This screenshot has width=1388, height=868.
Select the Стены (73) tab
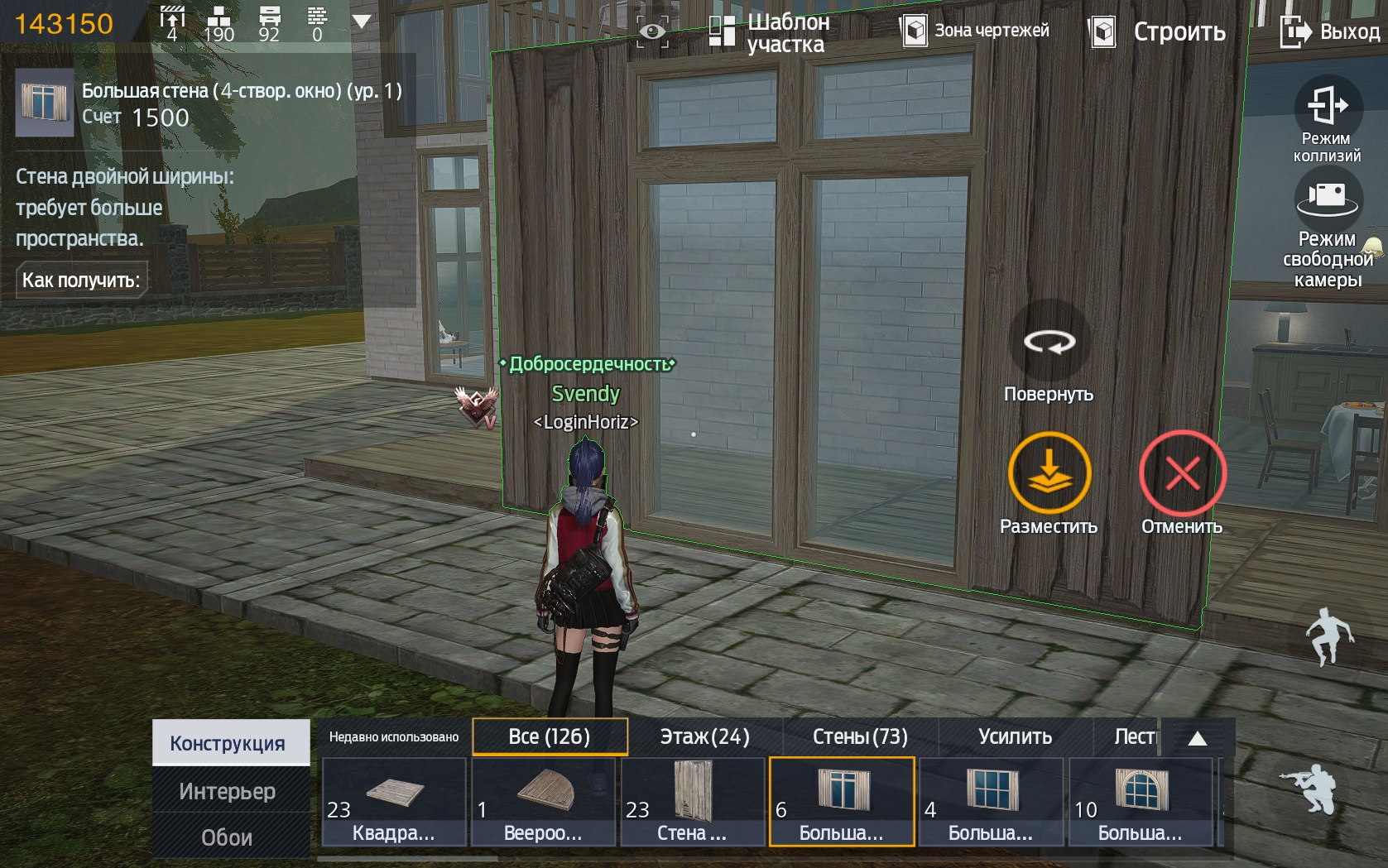(x=860, y=736)
